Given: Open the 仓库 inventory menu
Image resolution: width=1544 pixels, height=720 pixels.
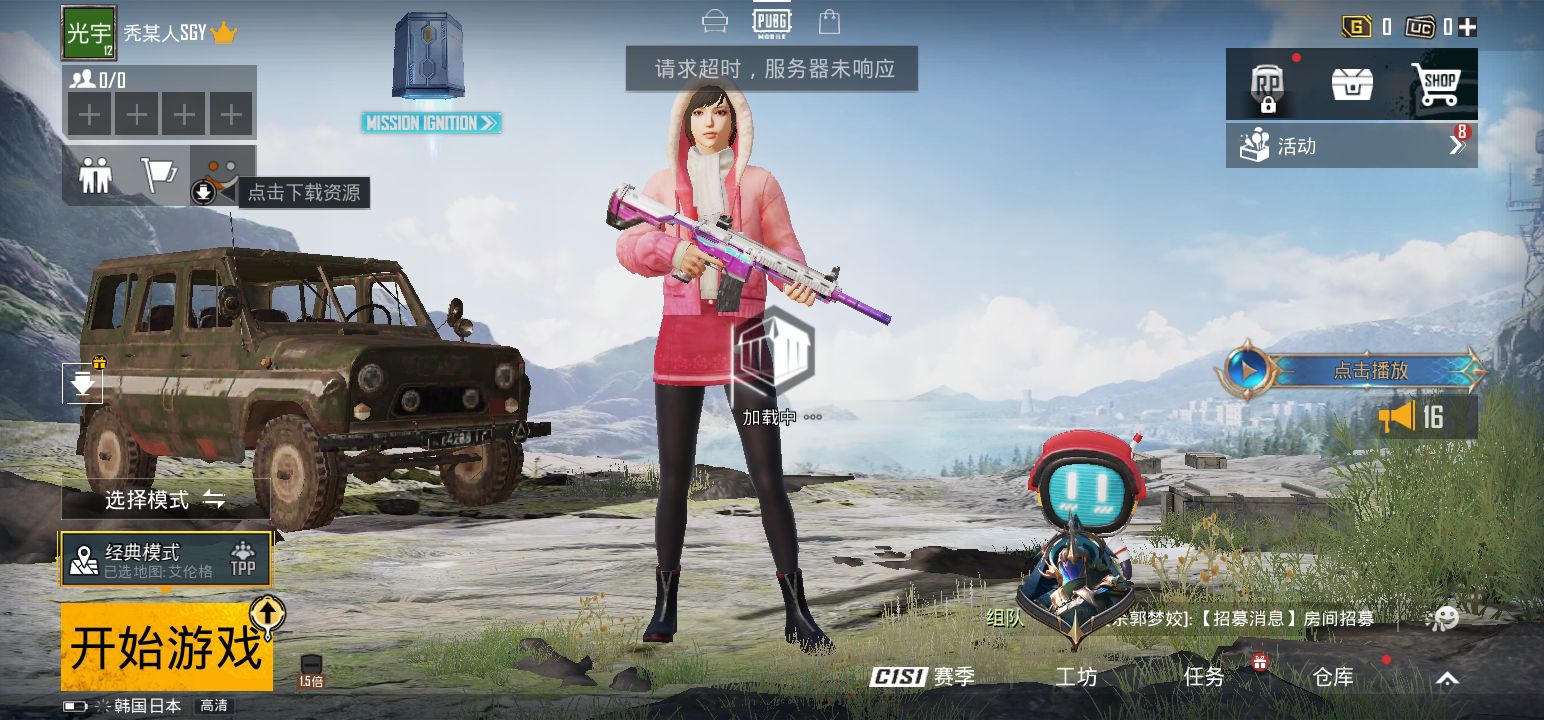Looking at the screenshot, I should [x=1333, y=677].
